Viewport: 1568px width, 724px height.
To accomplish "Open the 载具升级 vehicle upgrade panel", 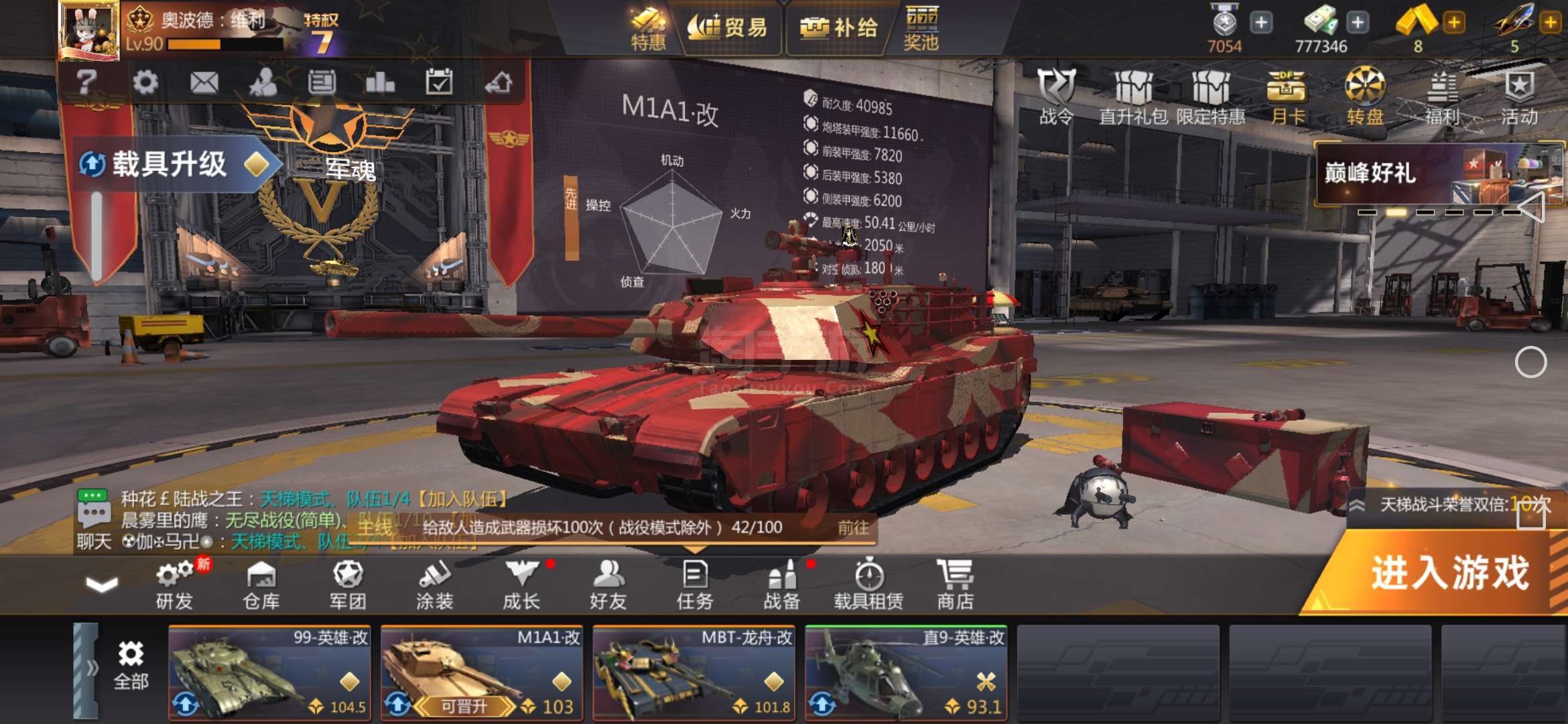I will tap(172, 164).
